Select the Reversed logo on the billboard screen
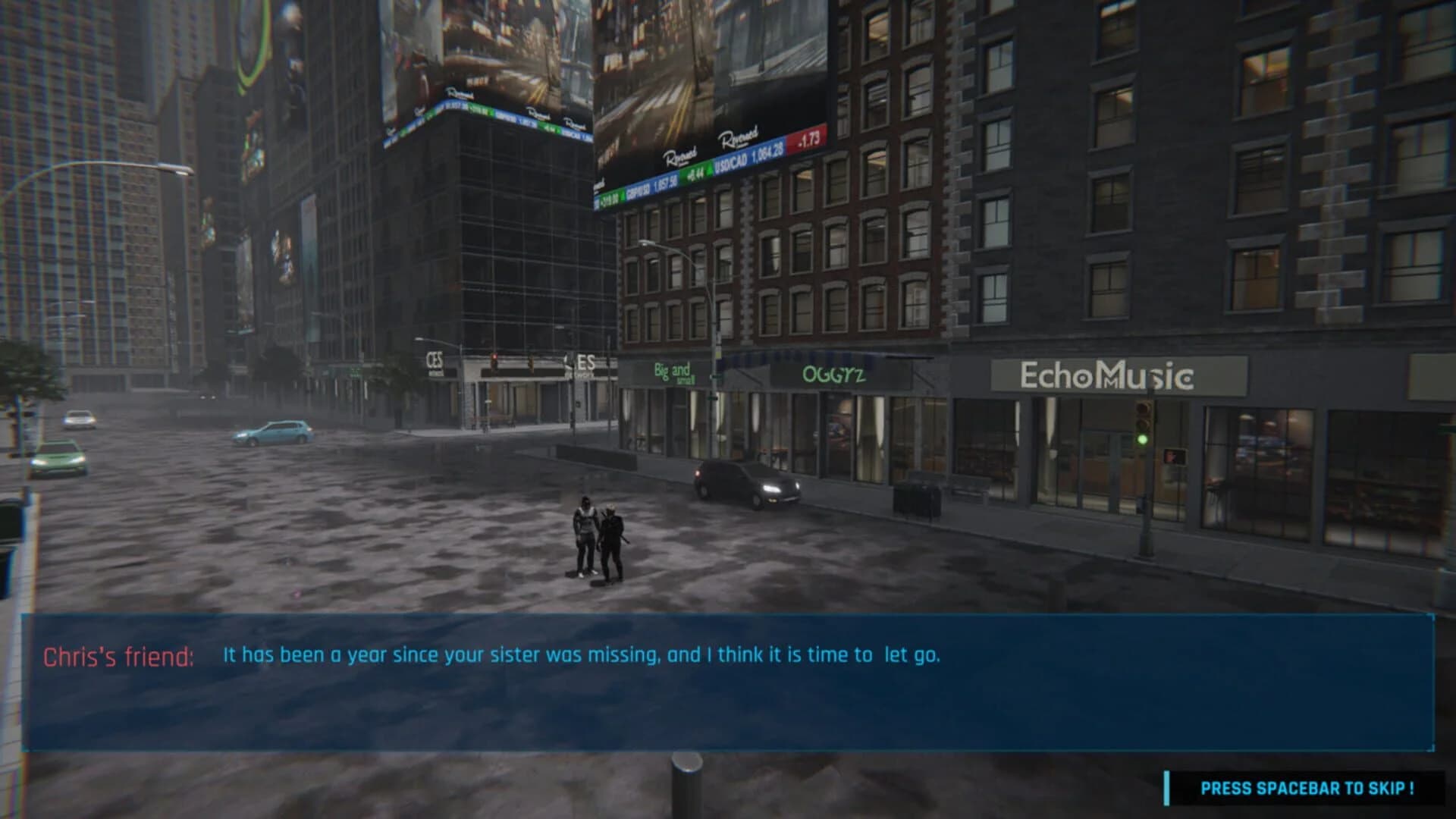The height and width of the screenshot is (819, 1456). [739, 137]
